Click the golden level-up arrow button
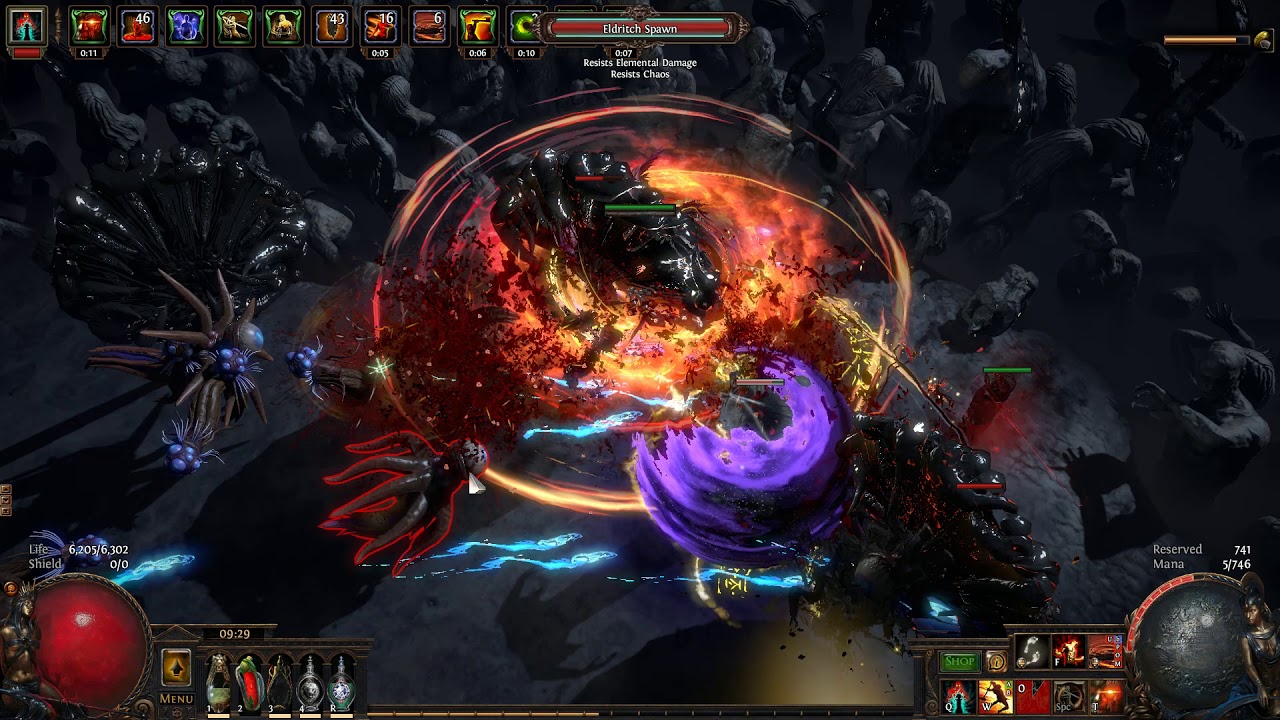 point(176,667)
